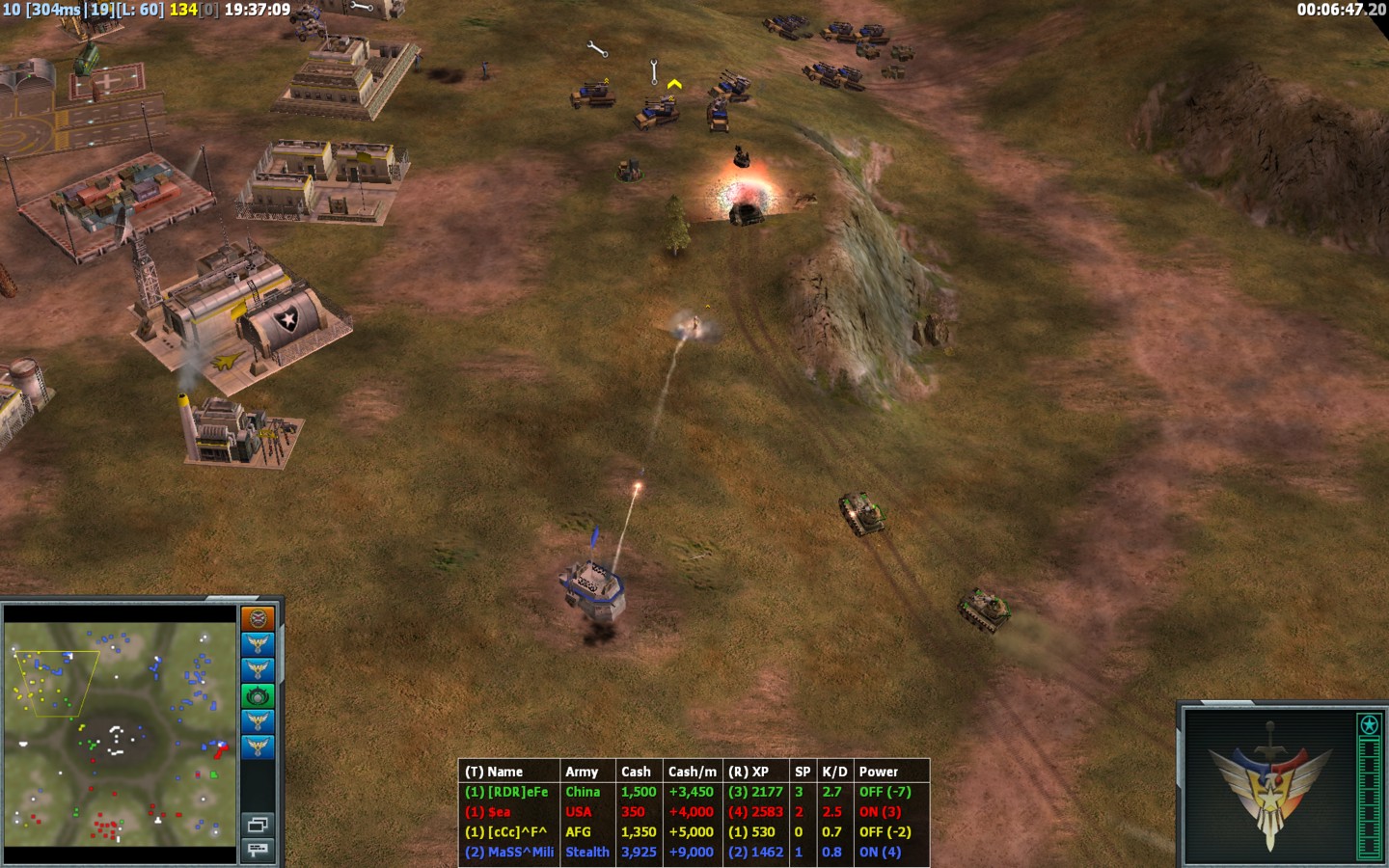Open the chat message button below minimap
Viewport: 1389px width, 868px height.
[x=258, y=849]
